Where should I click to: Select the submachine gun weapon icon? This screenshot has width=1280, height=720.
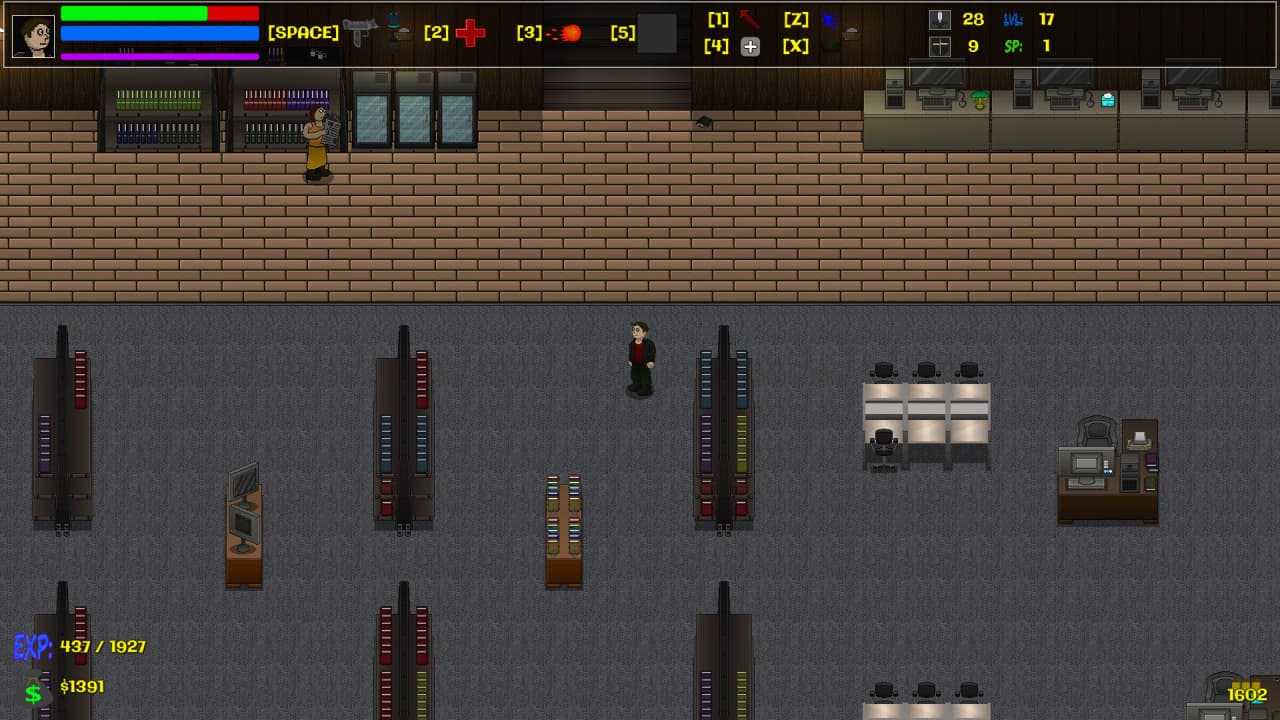pos(359,32)
